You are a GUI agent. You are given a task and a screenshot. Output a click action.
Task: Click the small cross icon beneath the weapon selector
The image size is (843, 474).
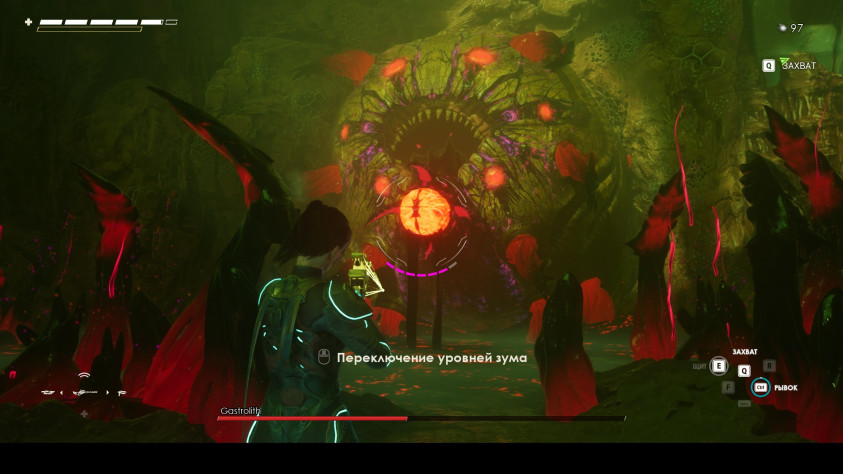(84, 414)
